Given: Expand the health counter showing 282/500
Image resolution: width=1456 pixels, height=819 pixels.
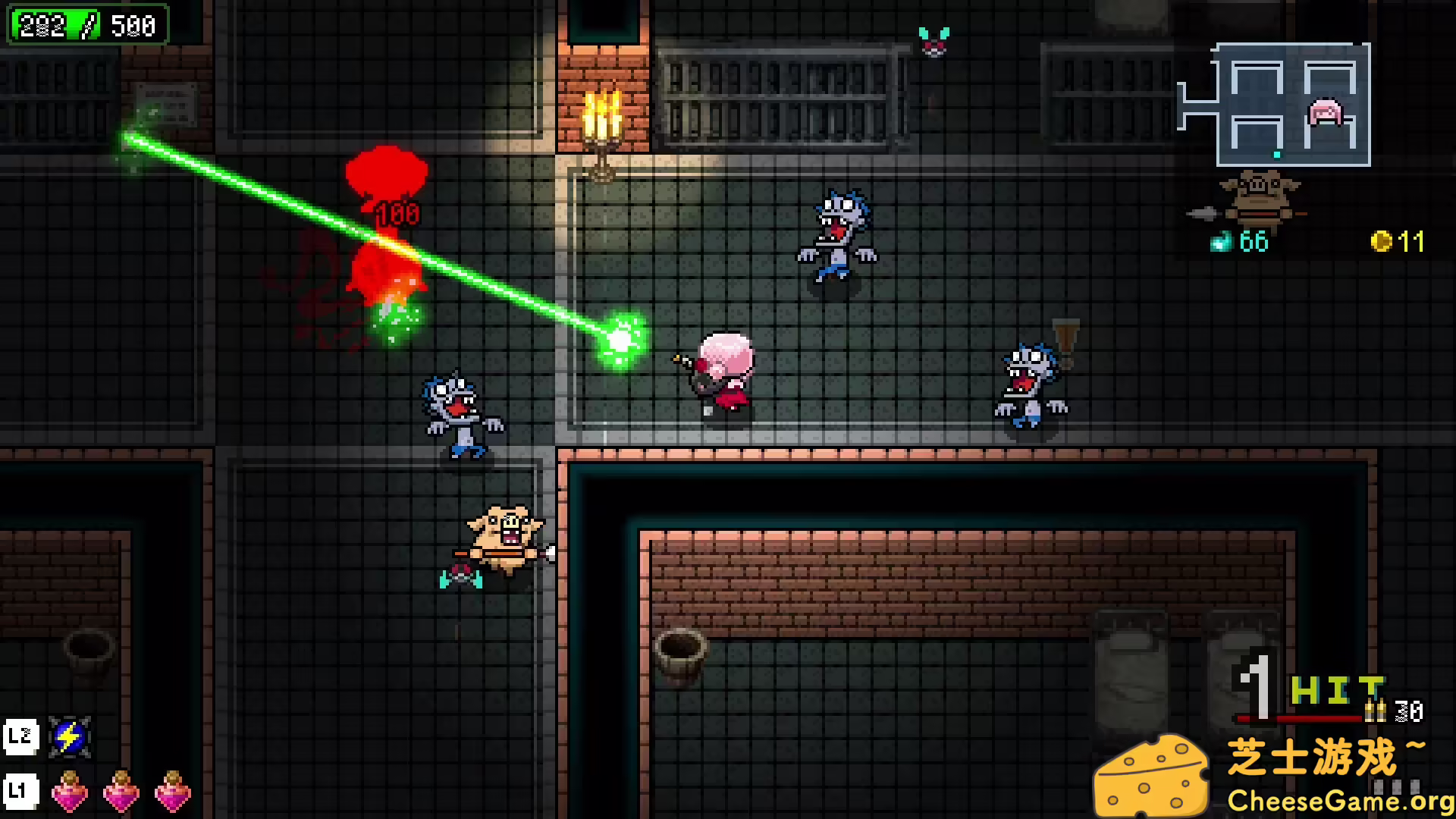Looking at the screenshot, I should pos(87,25).
